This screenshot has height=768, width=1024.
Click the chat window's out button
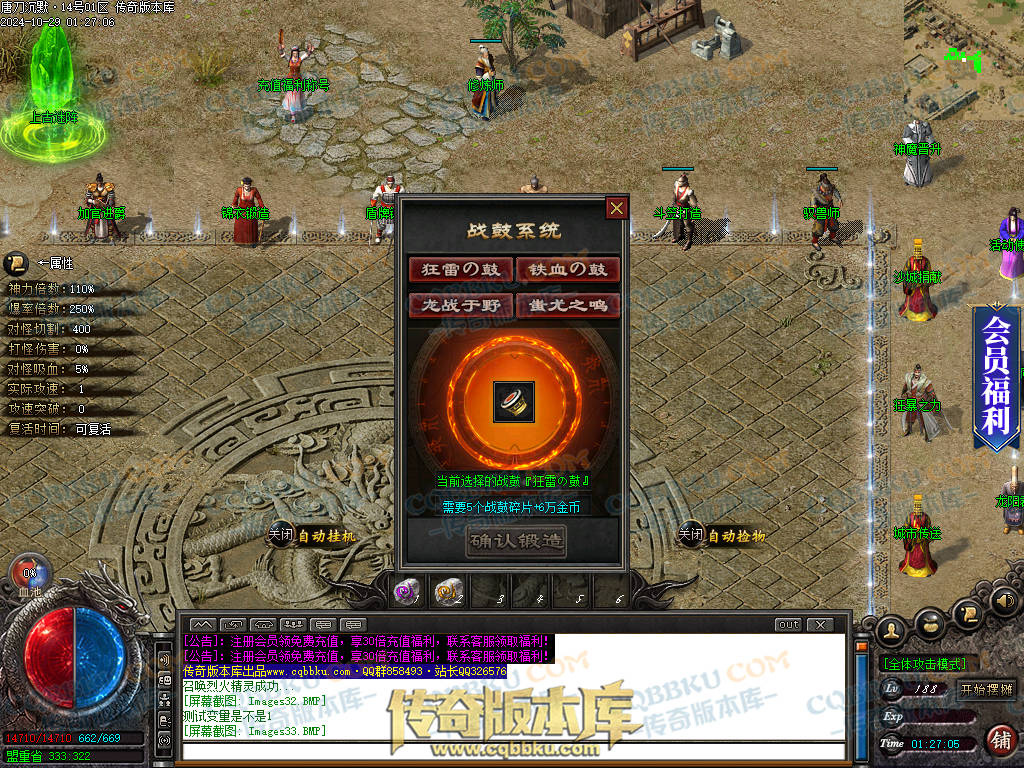pos(789,625)
